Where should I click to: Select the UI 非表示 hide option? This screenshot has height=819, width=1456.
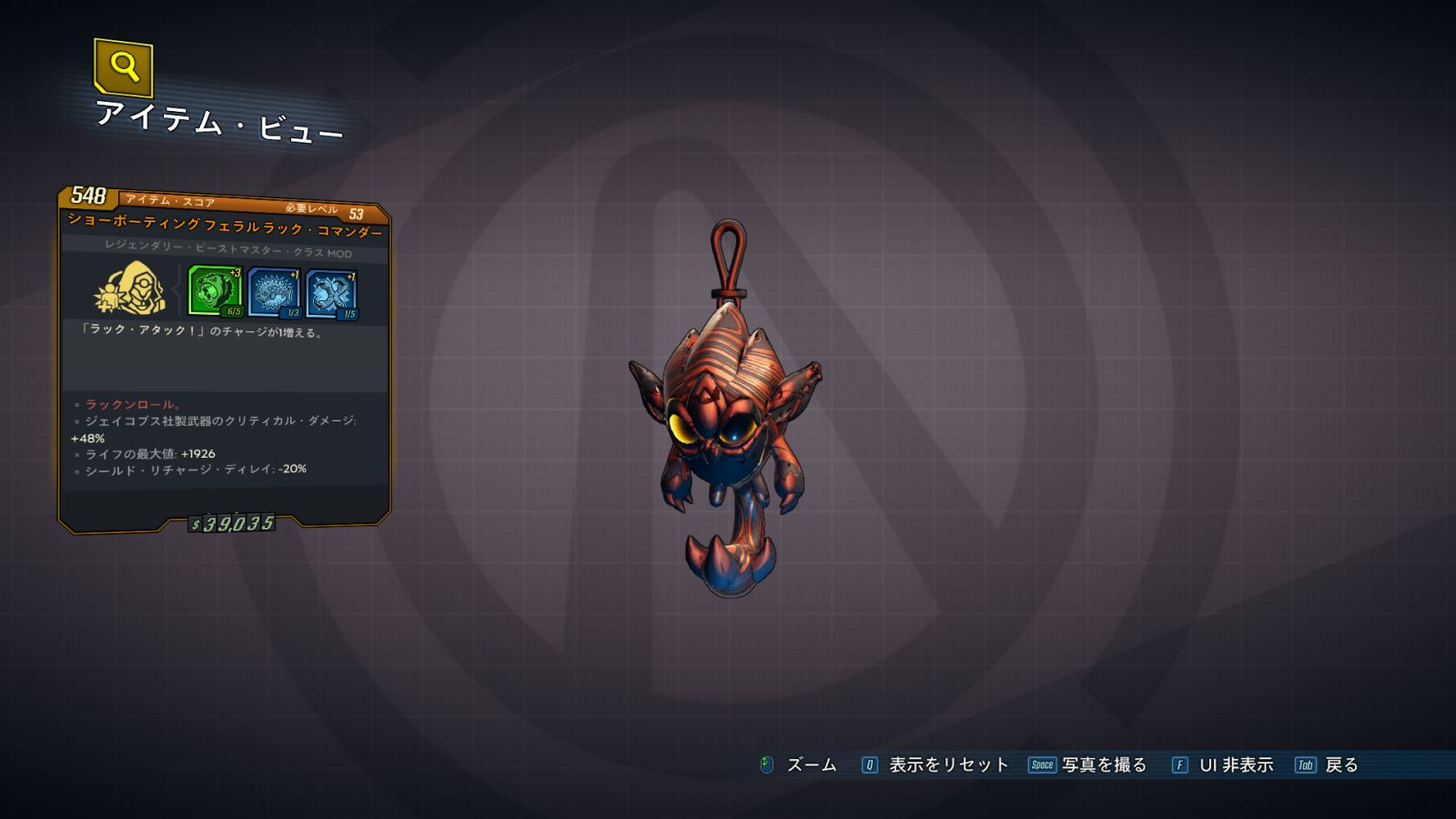pyautogui.click(x=1223, y=765)
